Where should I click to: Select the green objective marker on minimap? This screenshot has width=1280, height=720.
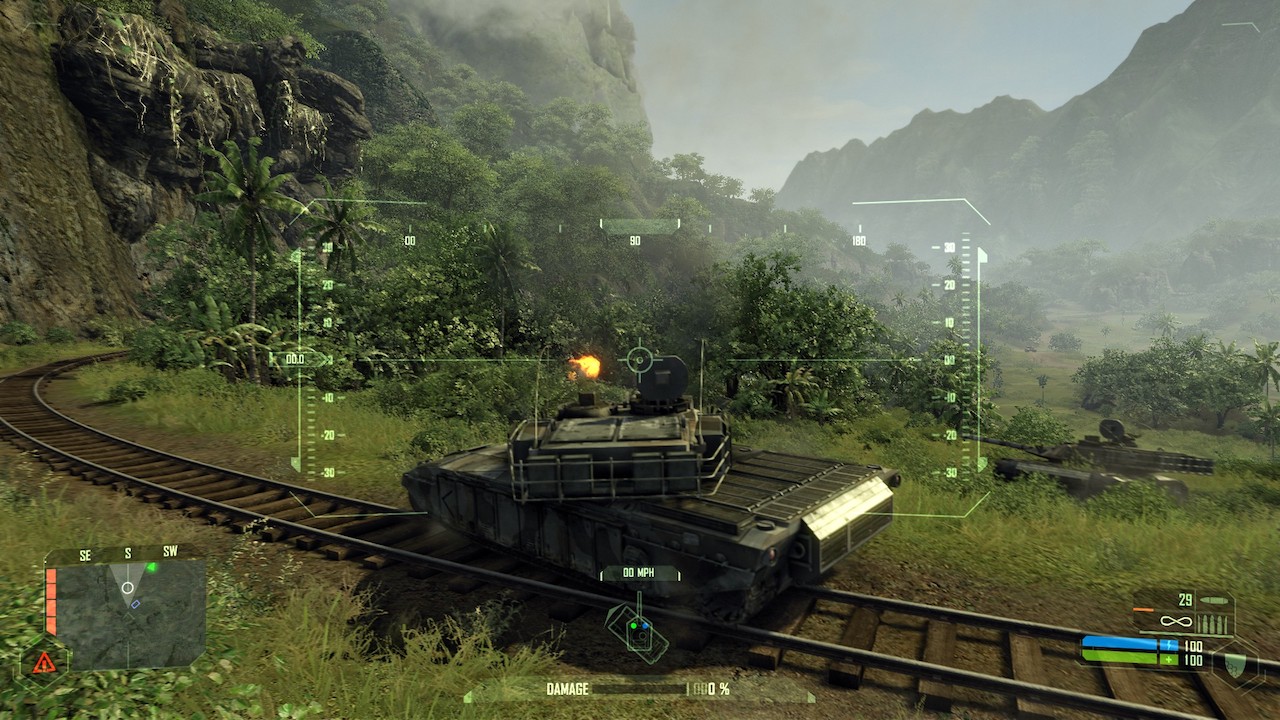tap(151, 567)
